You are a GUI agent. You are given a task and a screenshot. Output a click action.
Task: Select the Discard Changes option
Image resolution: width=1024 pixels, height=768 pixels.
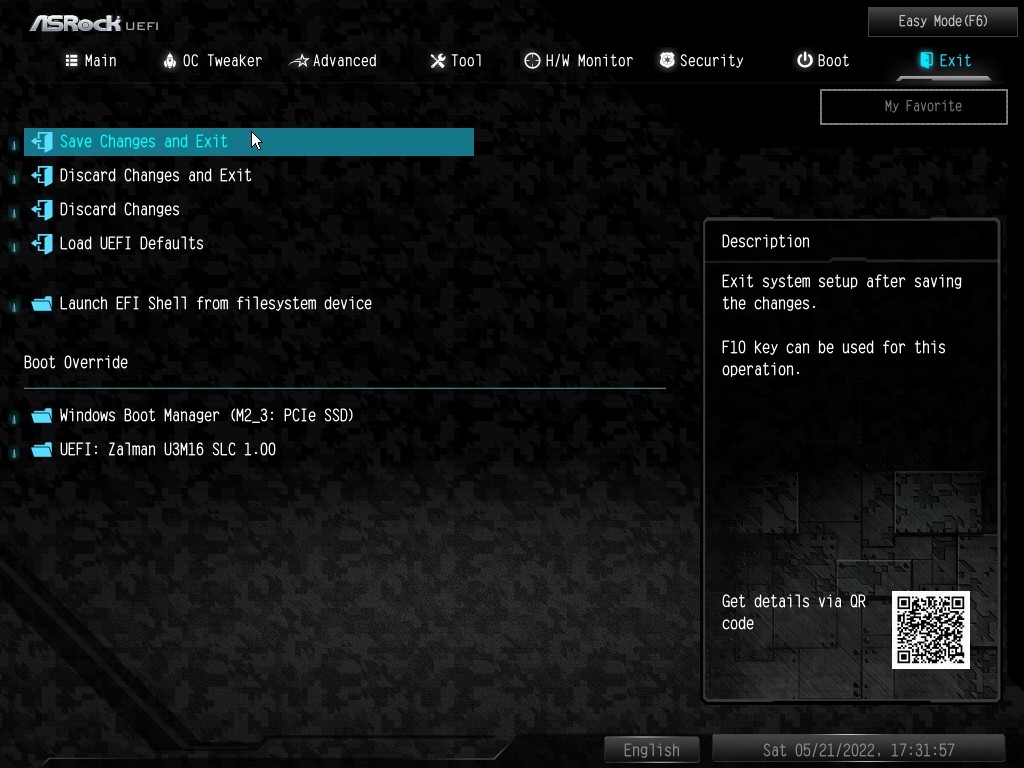[119, 210]
